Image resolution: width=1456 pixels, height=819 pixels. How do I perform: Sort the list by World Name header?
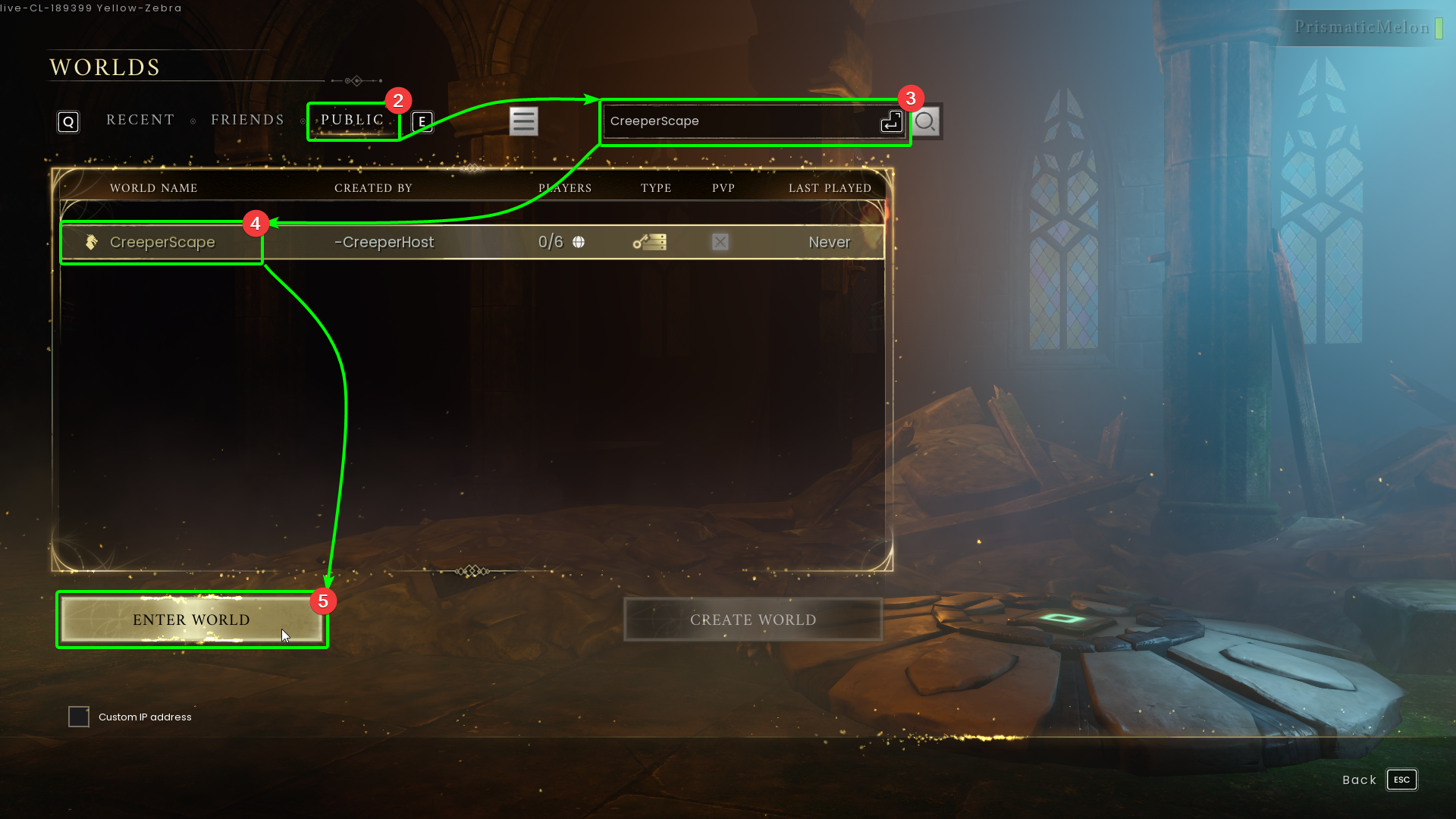(153, 188)
